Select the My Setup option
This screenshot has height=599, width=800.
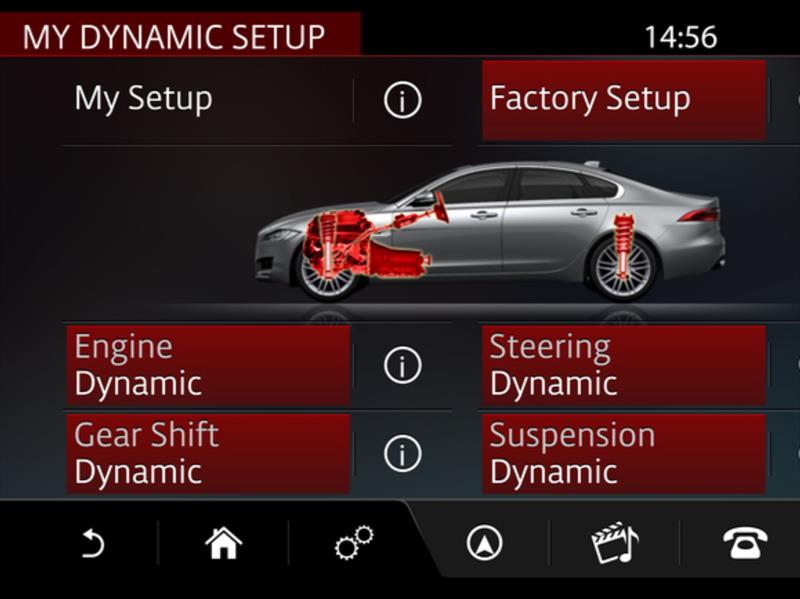tap(206, 100)
